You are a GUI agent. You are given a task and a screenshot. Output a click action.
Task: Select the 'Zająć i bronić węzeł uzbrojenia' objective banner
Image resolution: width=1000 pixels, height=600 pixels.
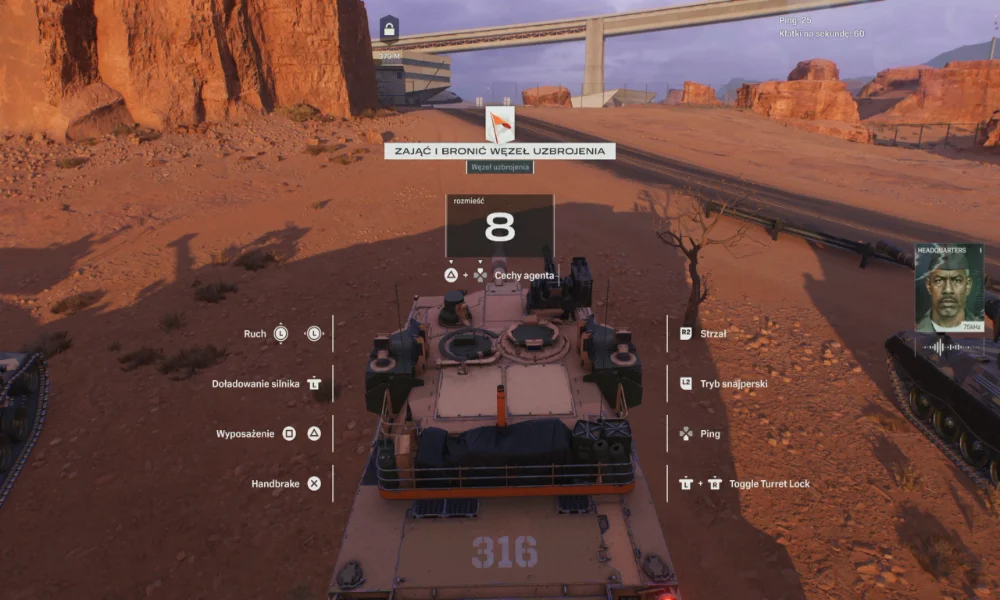500,151
